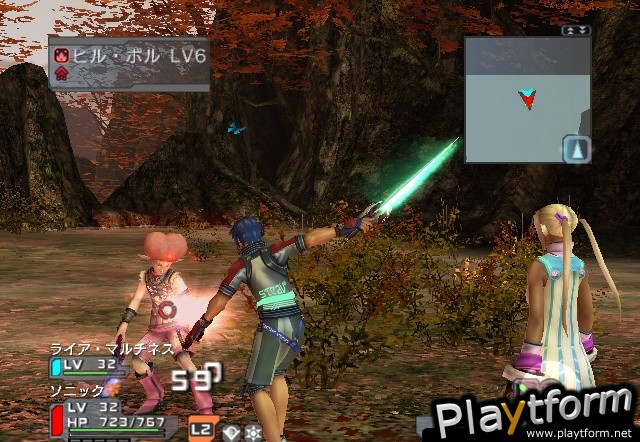Activate the snowflake icon in the bottom palette

click(253, 432)
